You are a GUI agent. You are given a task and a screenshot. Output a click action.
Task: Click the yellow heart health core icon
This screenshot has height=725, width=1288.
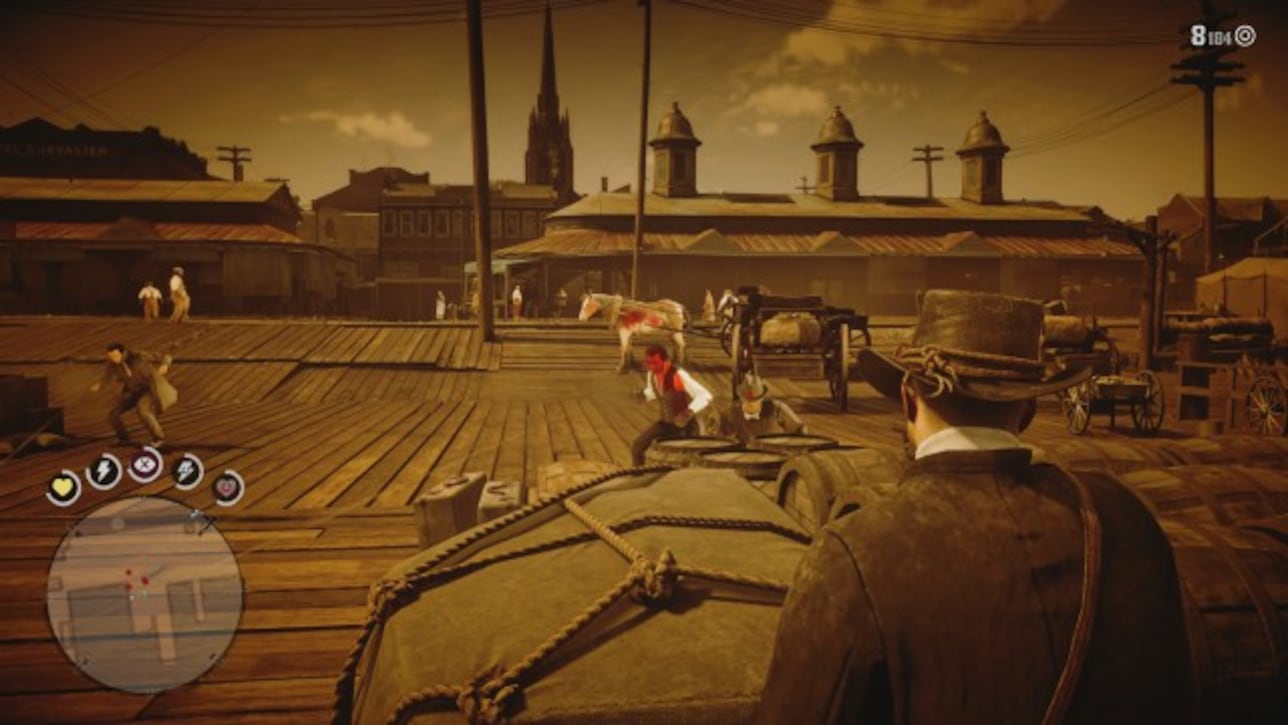(x=63, y=486)
